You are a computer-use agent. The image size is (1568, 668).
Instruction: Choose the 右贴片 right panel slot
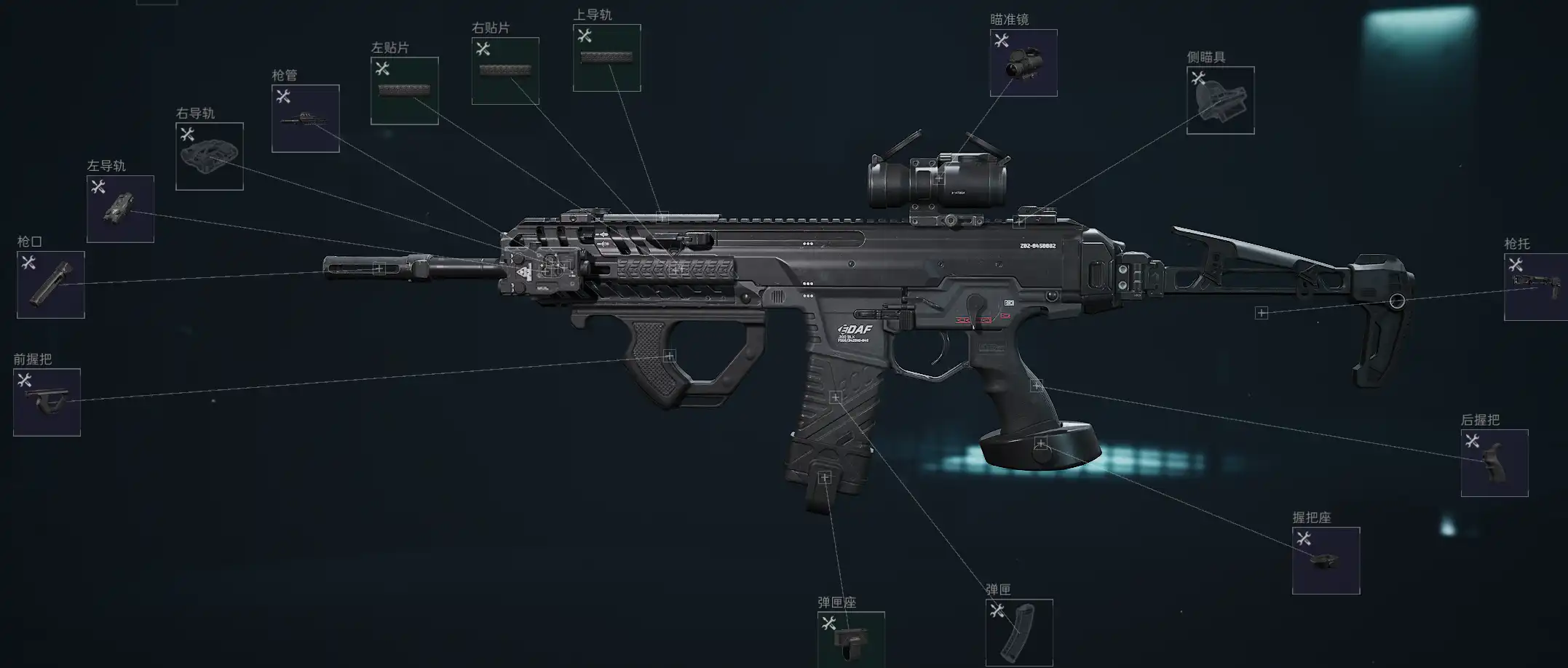coord(505,71)
